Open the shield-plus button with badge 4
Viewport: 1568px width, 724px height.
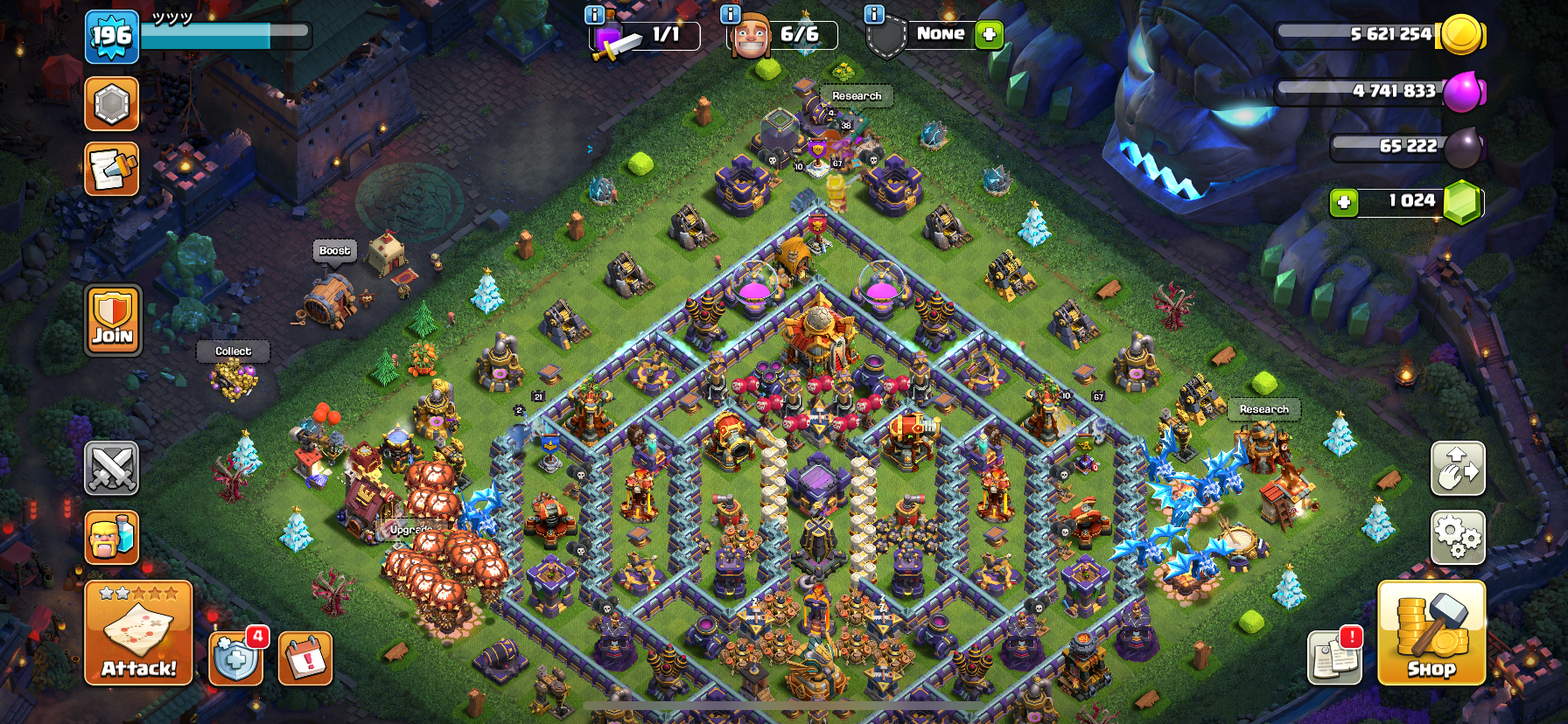point(236,658)
